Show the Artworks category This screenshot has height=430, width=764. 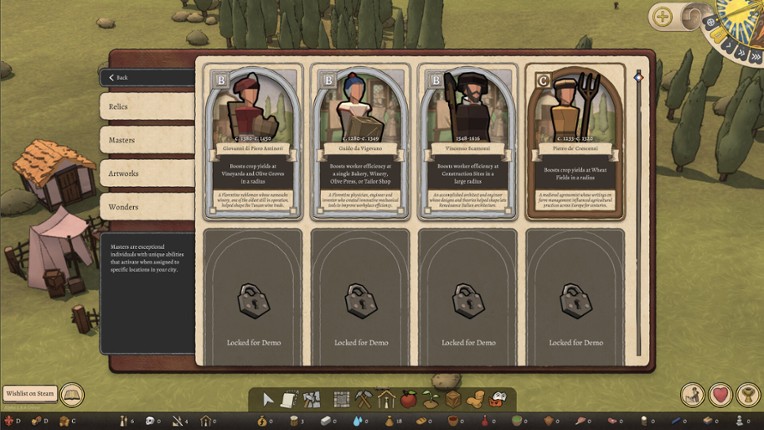(x=146, y=173)
